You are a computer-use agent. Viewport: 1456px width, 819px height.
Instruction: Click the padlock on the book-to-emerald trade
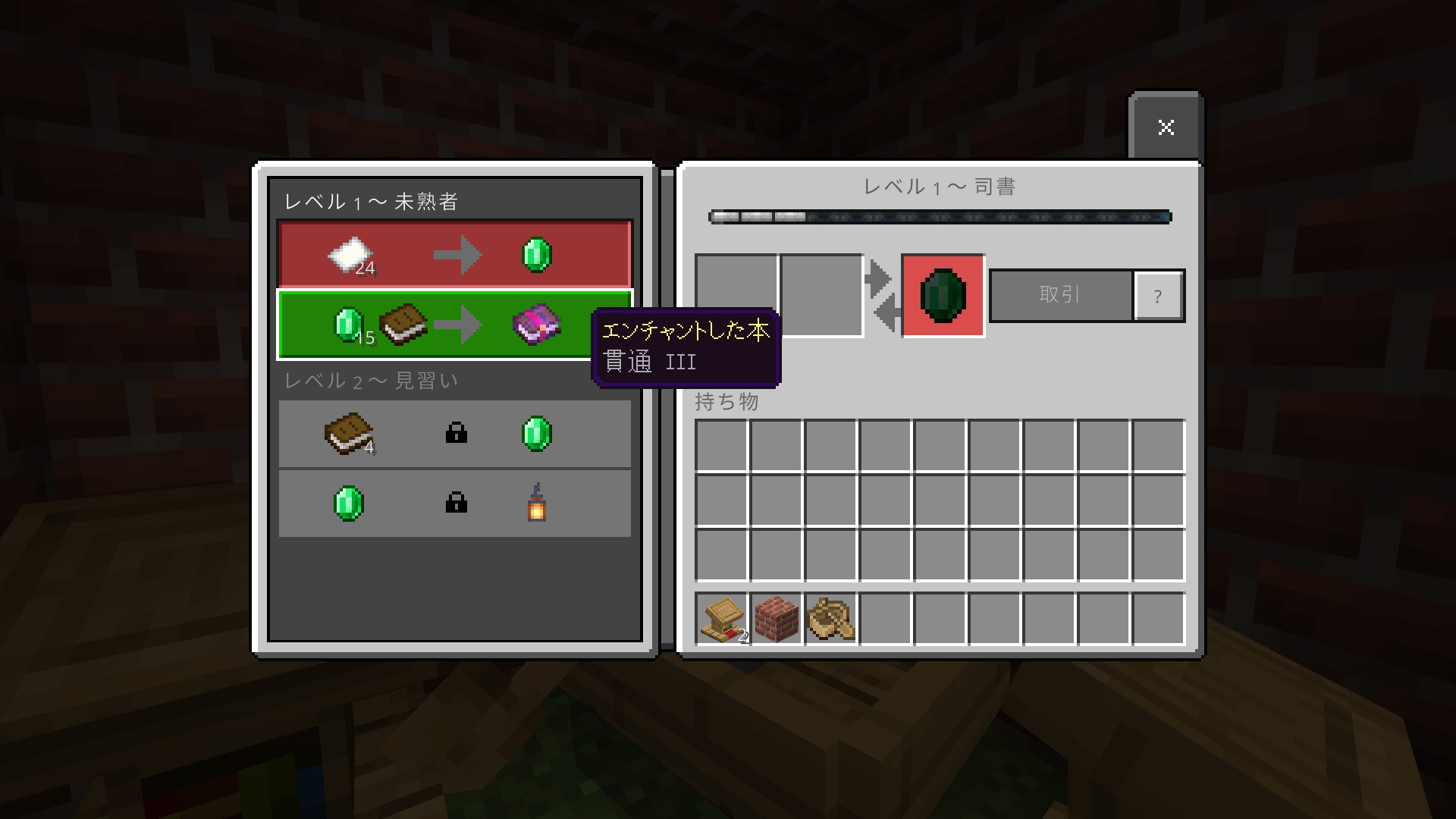[x=456, y=433]
